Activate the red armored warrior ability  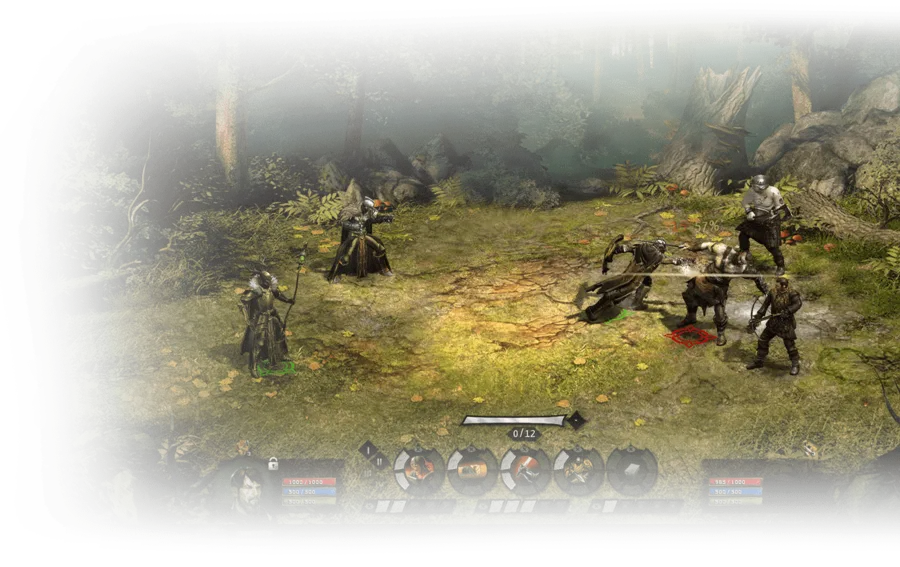pos(418,470)
